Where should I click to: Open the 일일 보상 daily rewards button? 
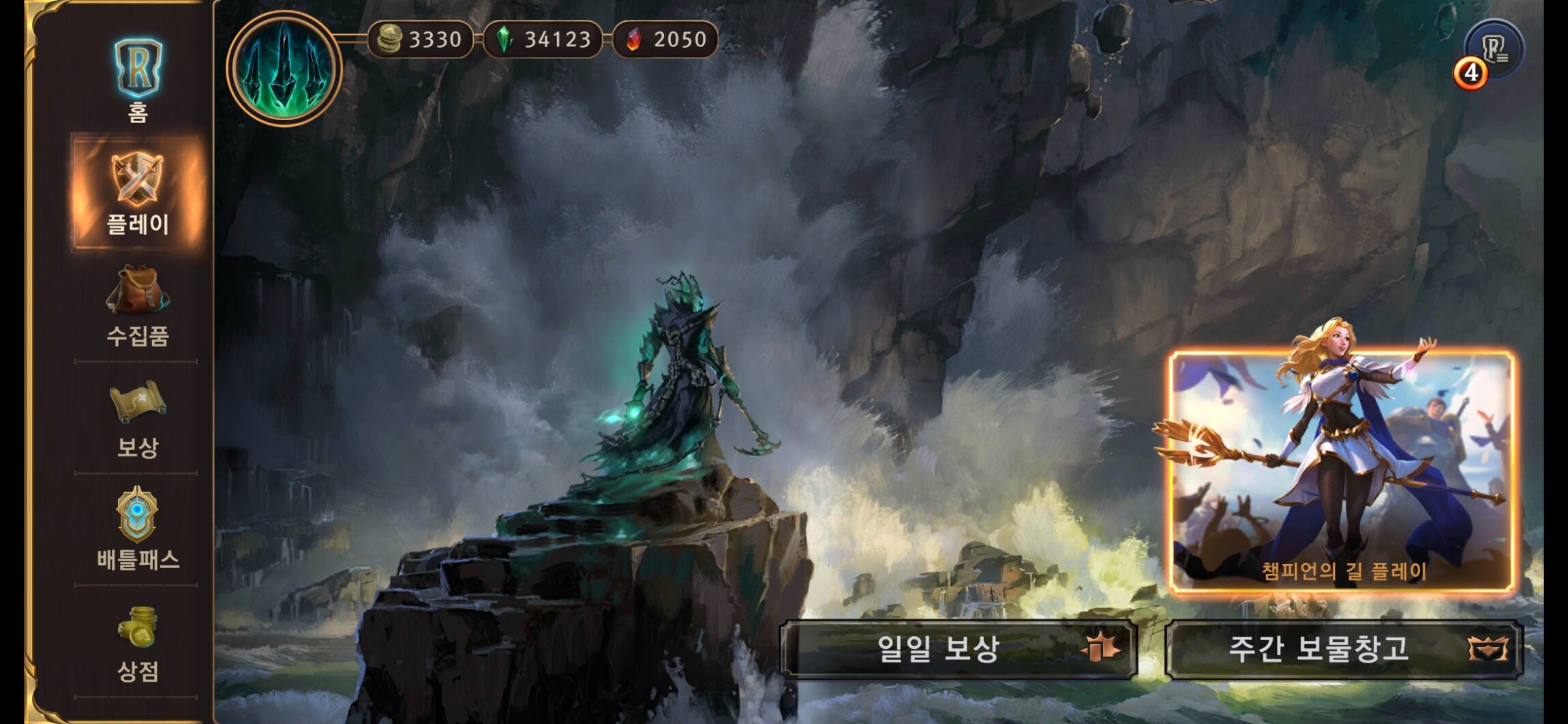click(959, 648)
